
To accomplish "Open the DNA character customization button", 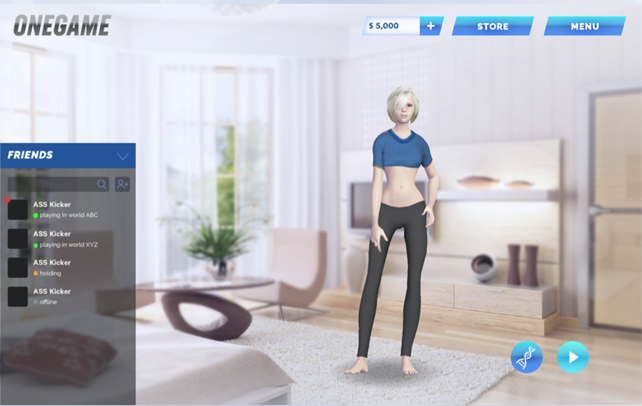I will 527,357.
